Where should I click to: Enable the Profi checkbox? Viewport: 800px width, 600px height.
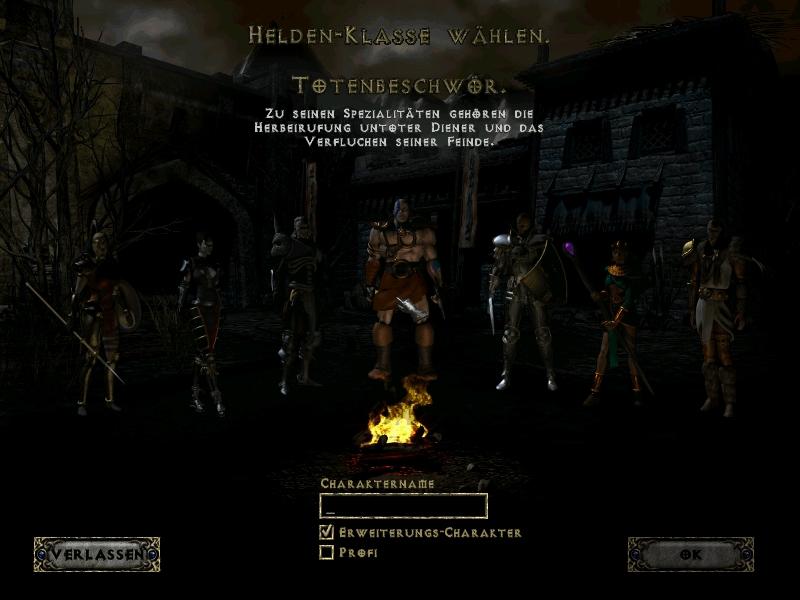point(326,552)
